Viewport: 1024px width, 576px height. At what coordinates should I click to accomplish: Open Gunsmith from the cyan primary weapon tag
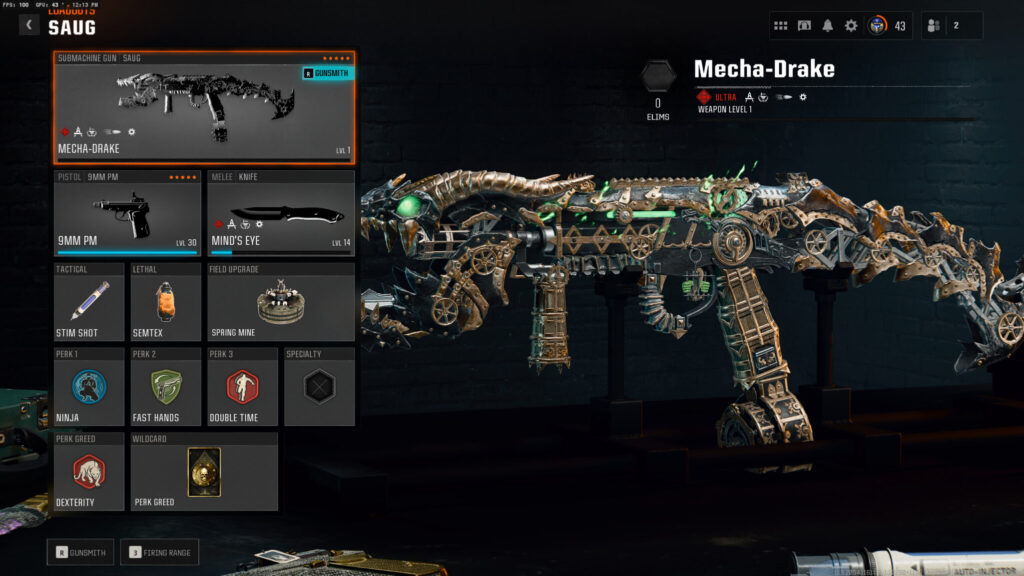pyautogui.click(x=326, y=73)
